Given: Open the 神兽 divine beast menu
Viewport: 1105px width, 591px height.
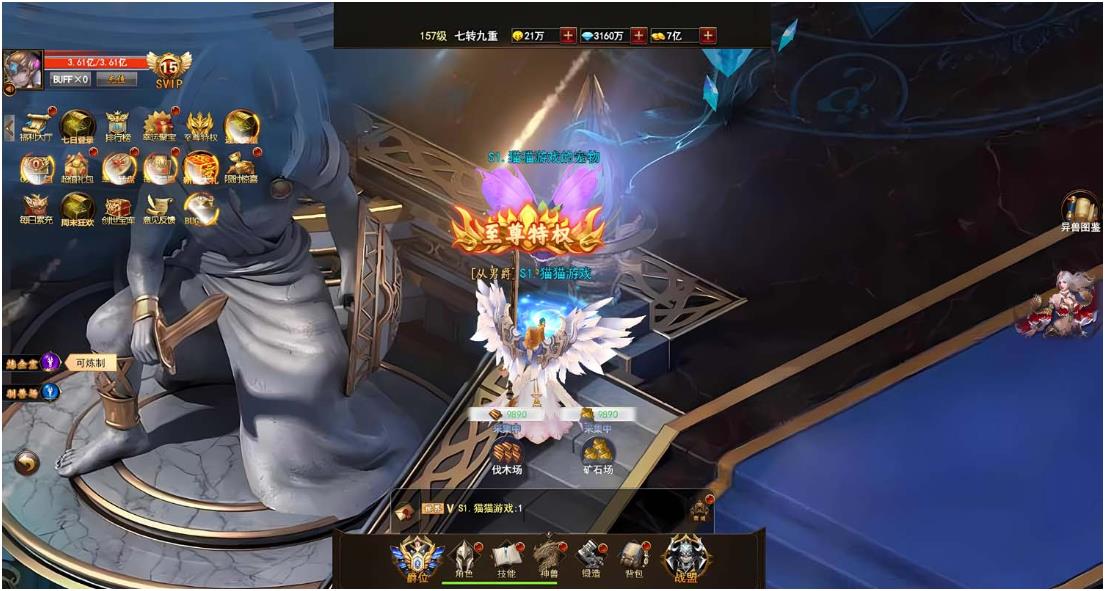Looking at the screenshot, I should click(x=548, y=554).
